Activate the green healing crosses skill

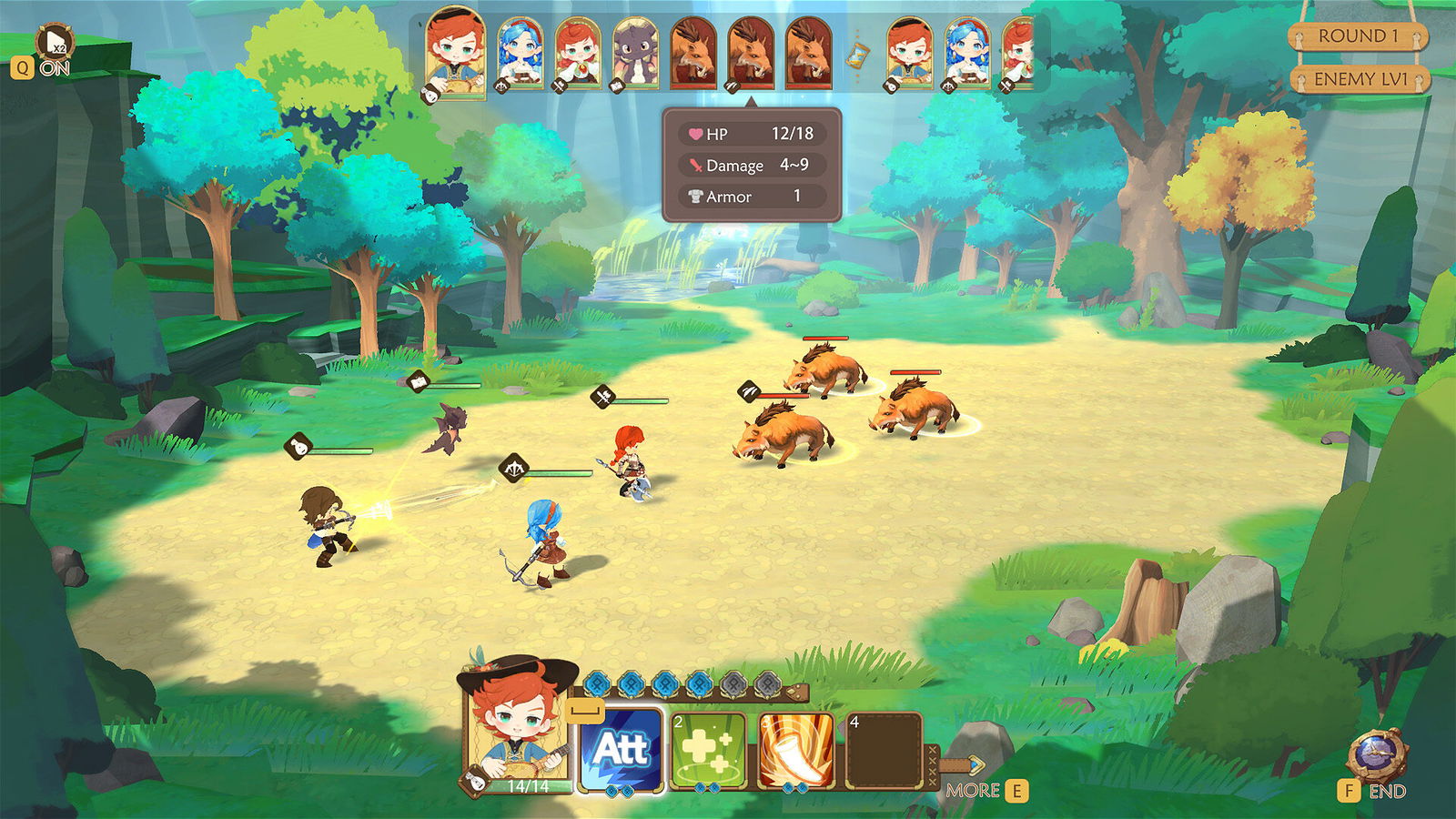point(708,751)
